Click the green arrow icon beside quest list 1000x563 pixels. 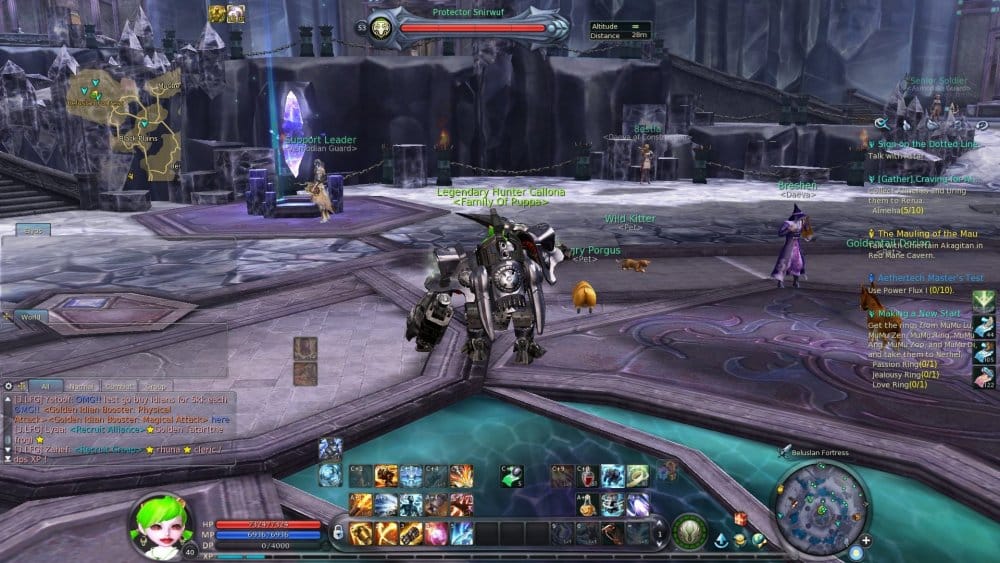983,300
